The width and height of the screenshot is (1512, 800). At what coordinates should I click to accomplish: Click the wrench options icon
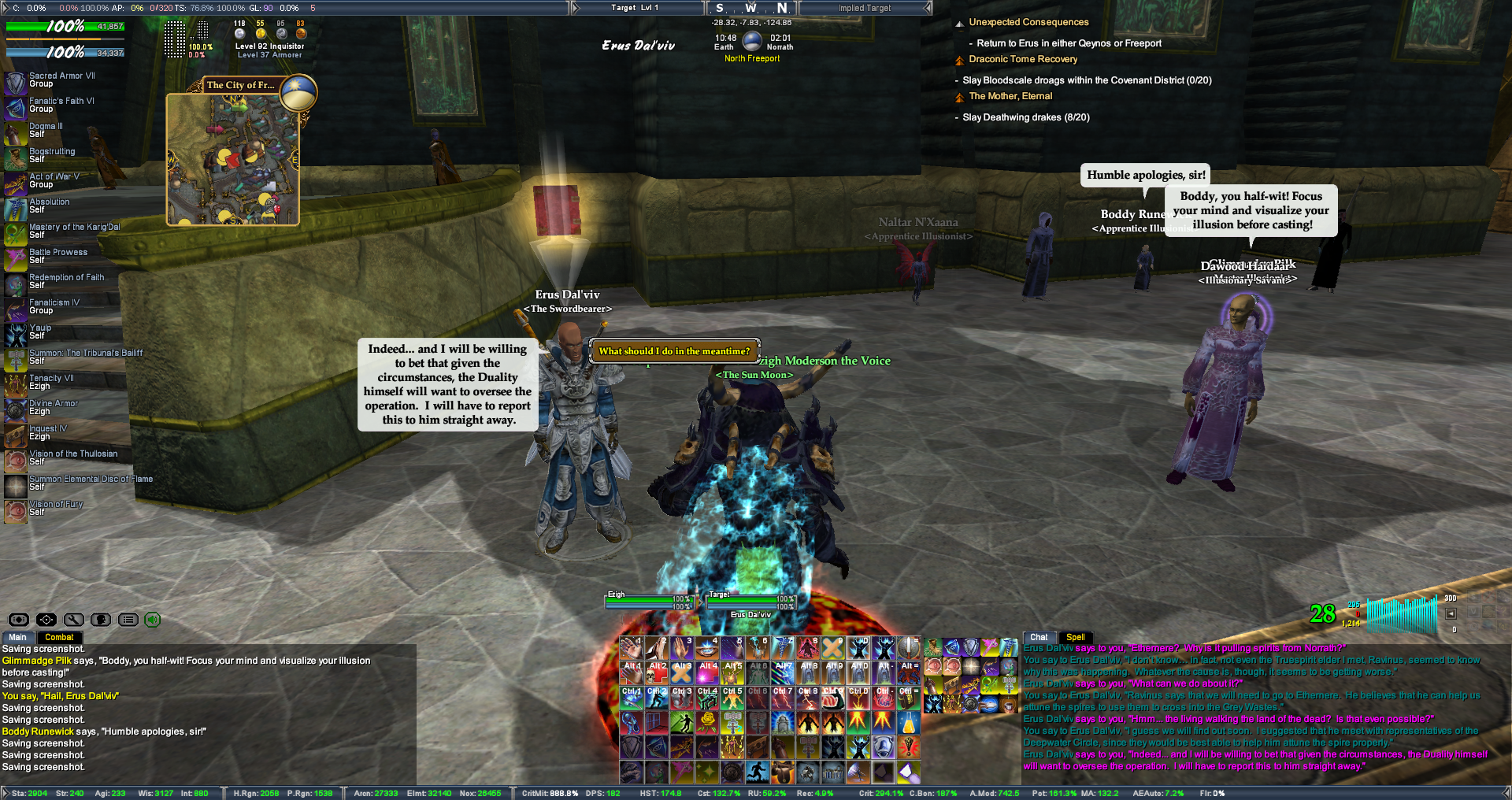click(x=74, y=620)
